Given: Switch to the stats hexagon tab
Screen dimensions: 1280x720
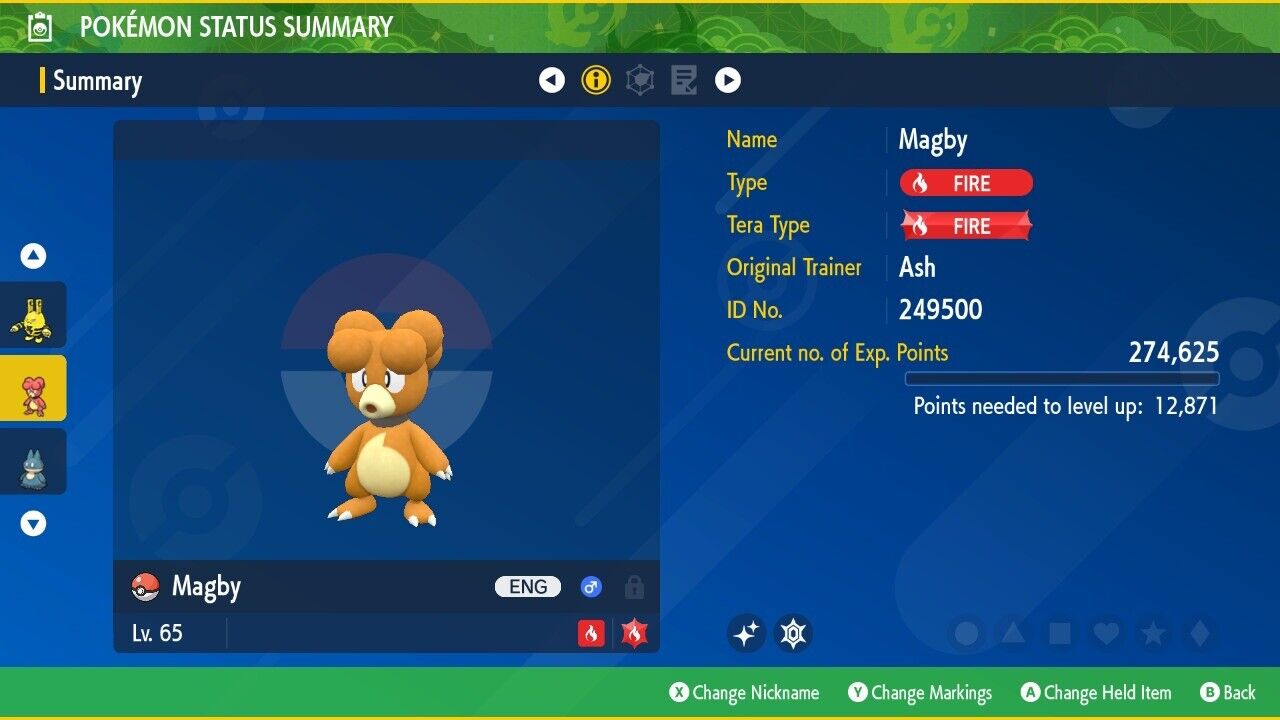Looking at the screenshot, I should click(640, 80).
